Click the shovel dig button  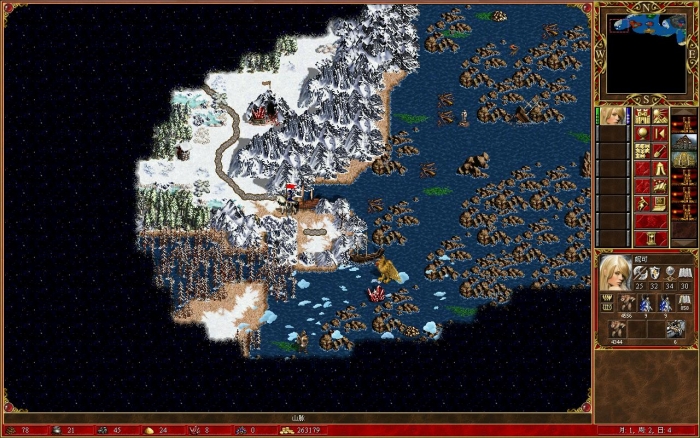[659, 150]
